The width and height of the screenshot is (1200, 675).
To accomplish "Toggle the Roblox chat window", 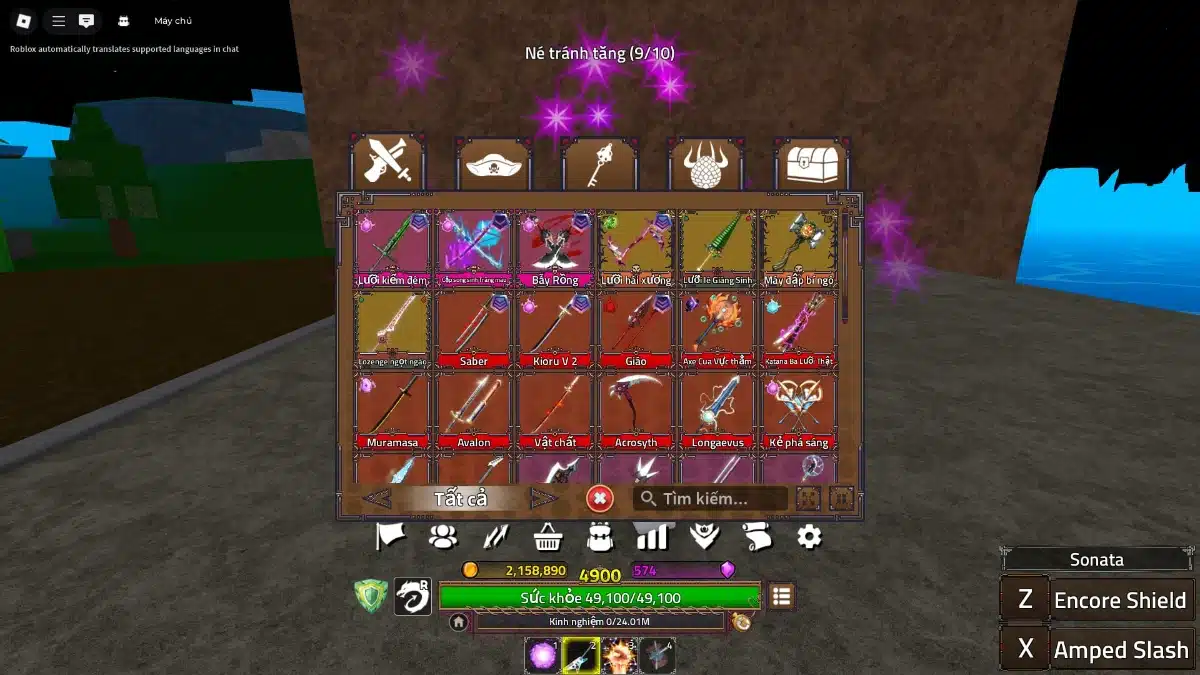I will (87, 21).
